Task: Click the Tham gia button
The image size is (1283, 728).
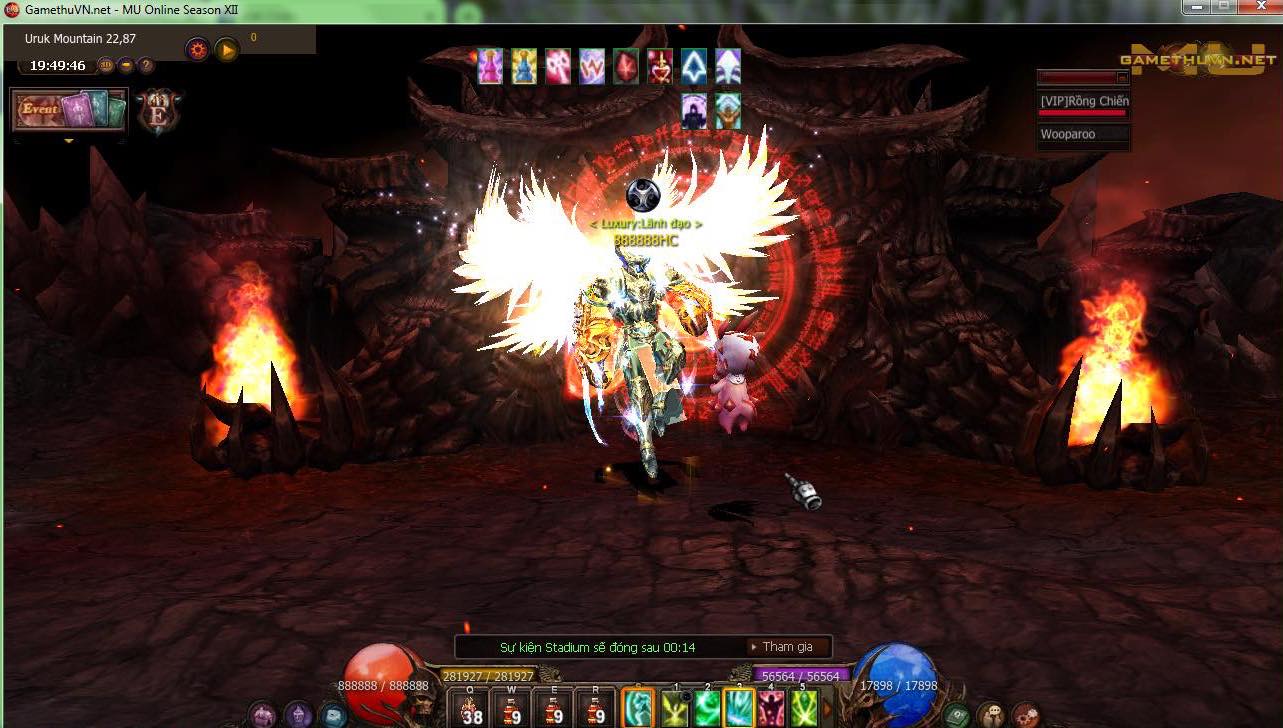Action: point(788,647)
